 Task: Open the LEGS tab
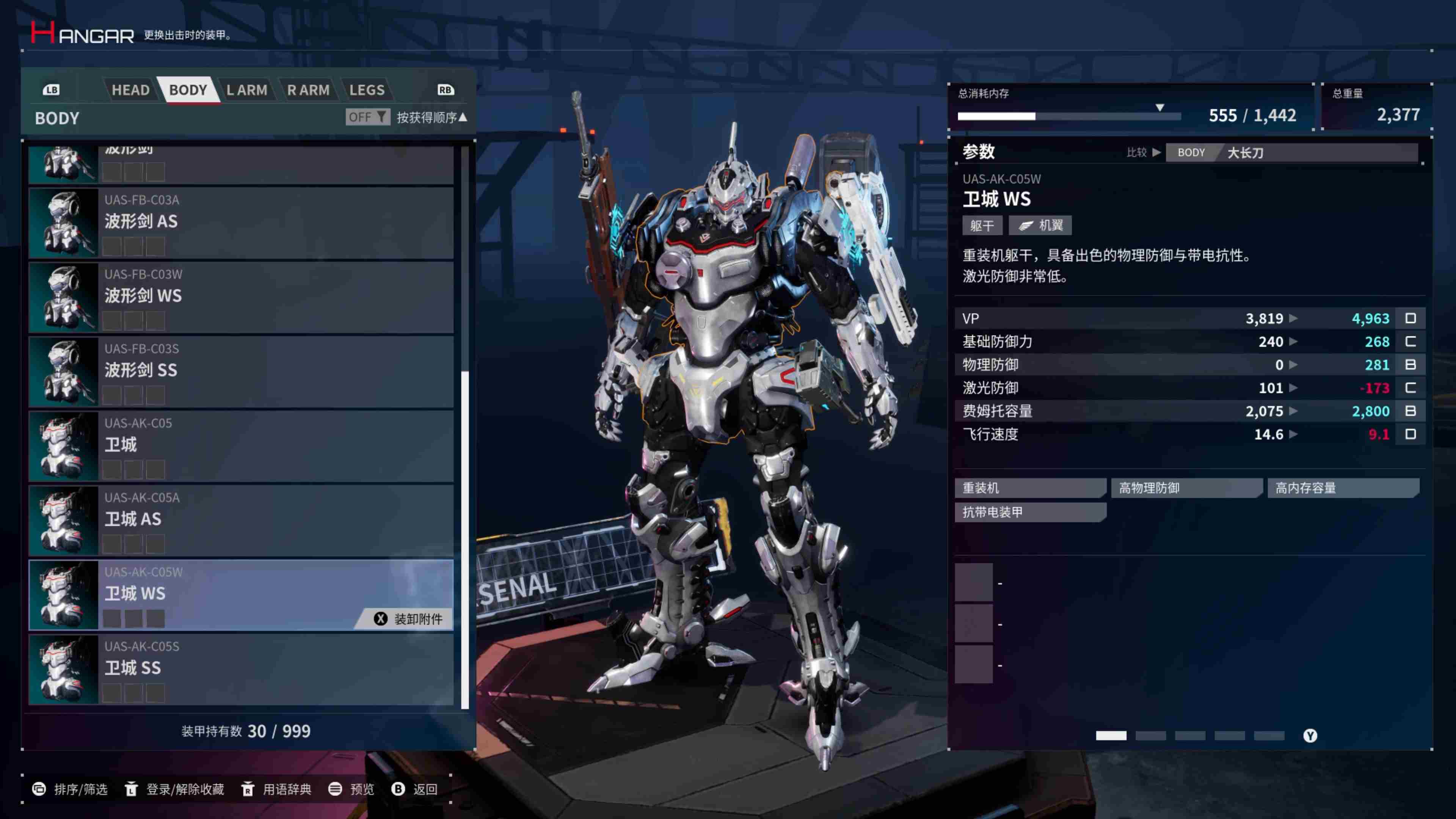tap(367, 90)
